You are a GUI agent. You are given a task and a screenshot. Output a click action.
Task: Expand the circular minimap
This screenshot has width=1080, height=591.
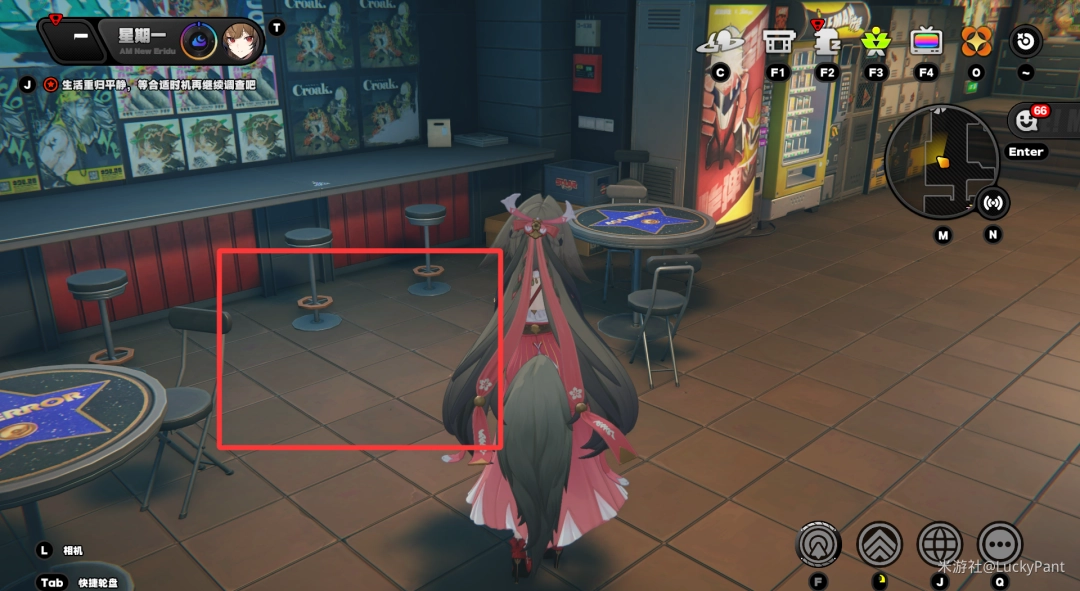point(941,162)
